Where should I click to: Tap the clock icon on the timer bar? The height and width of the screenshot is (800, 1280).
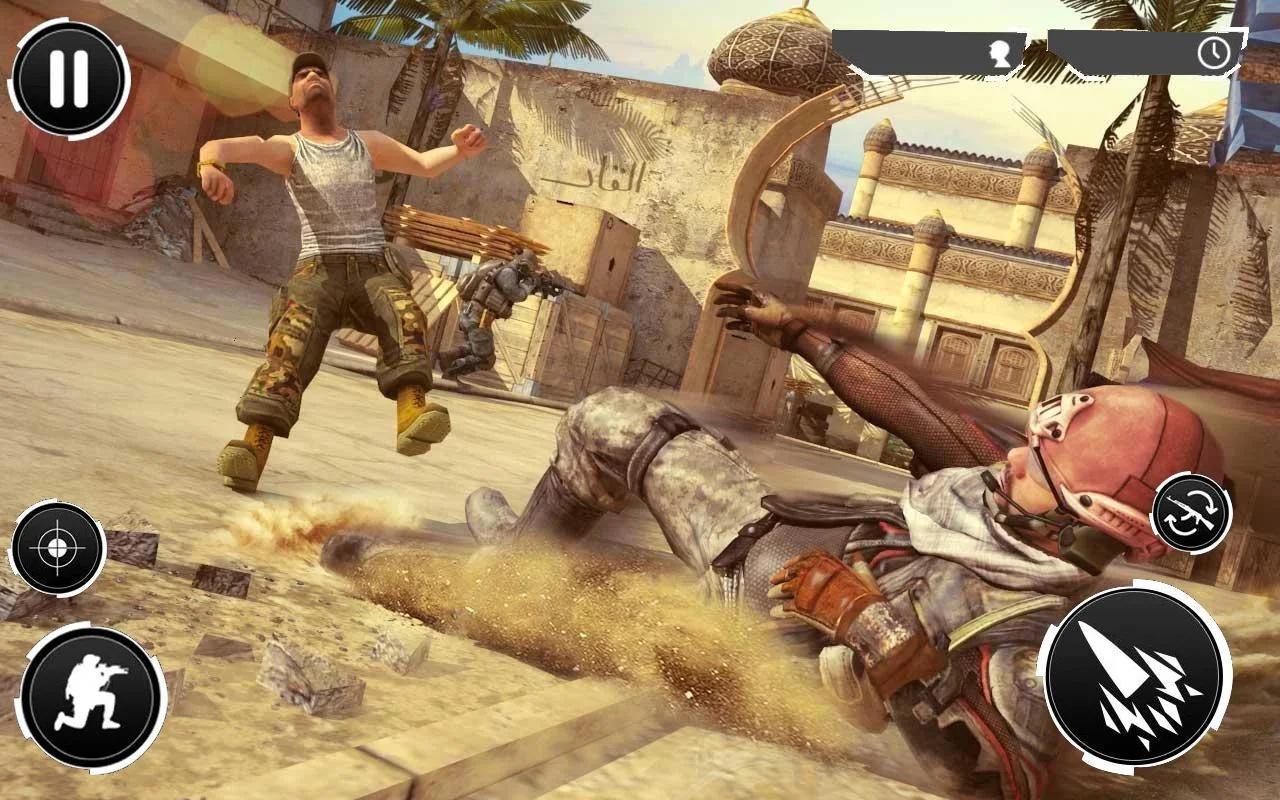(x=1212, y=51)
